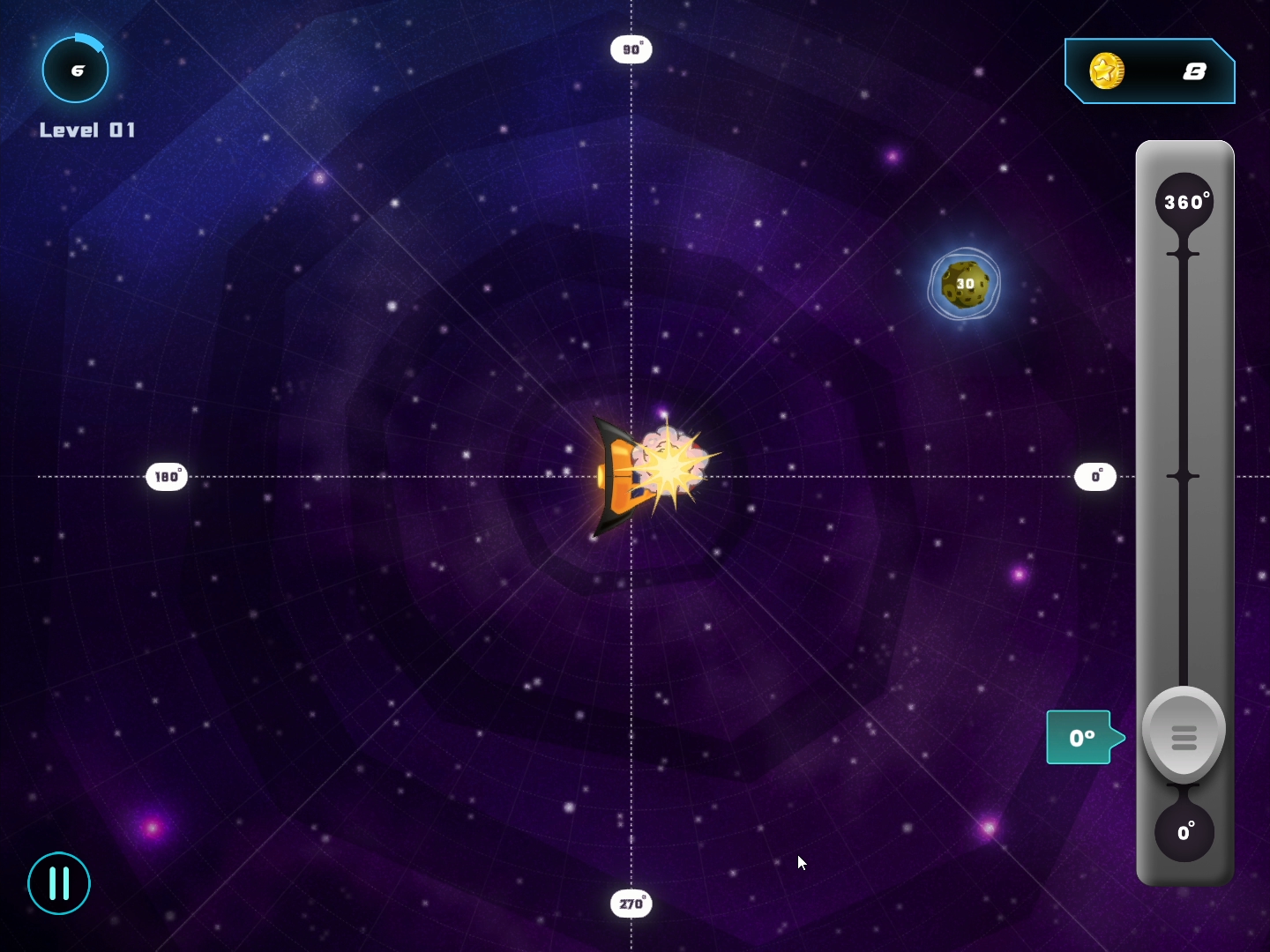Click the 0° marker on the right axis

click(x=1095, y=476)
